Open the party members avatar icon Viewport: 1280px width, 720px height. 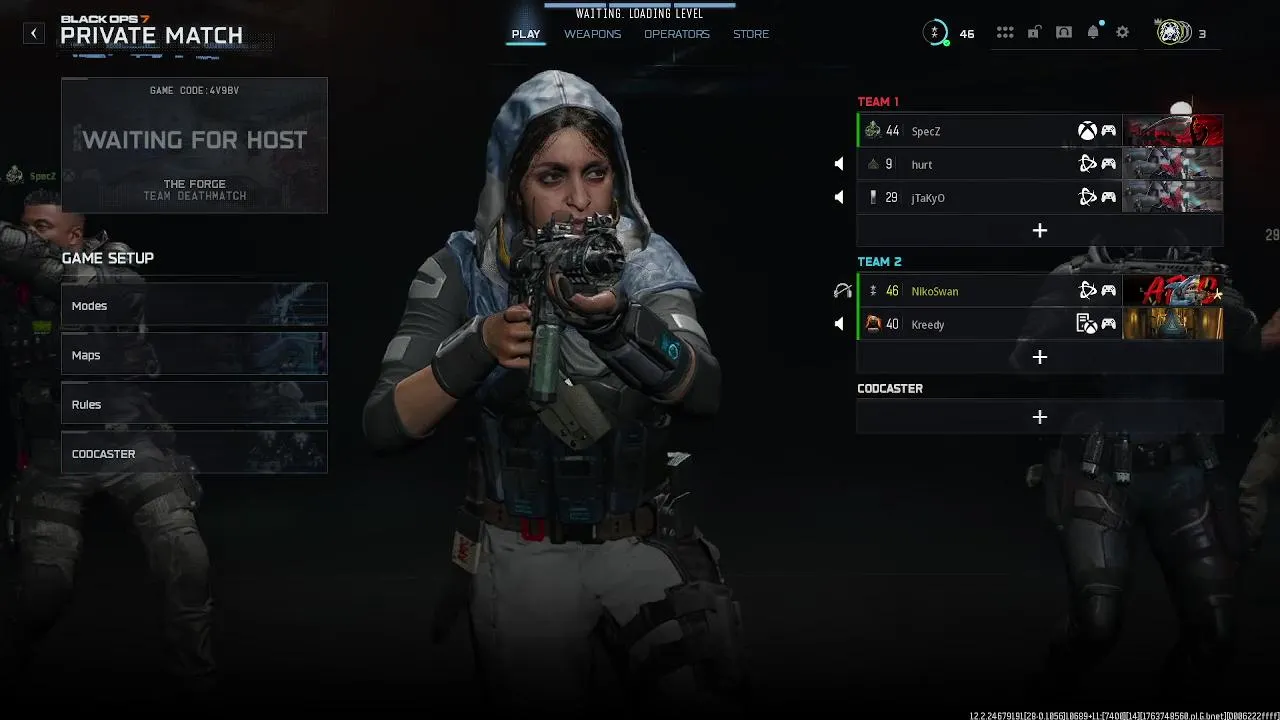[x=1173, y=33]
